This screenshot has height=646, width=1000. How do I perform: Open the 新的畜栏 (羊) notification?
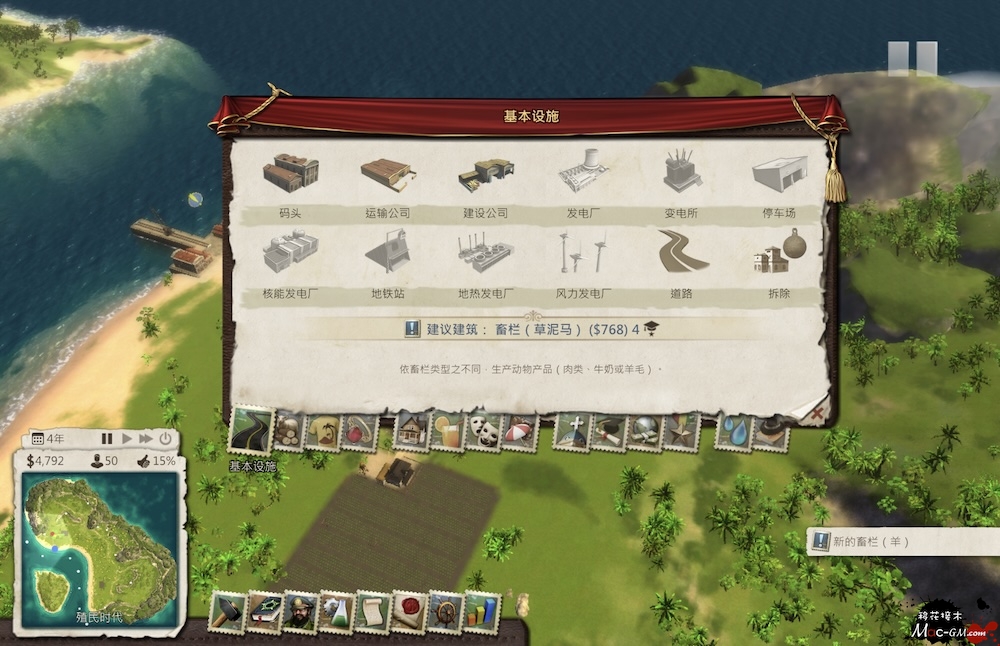coord(872,542)
